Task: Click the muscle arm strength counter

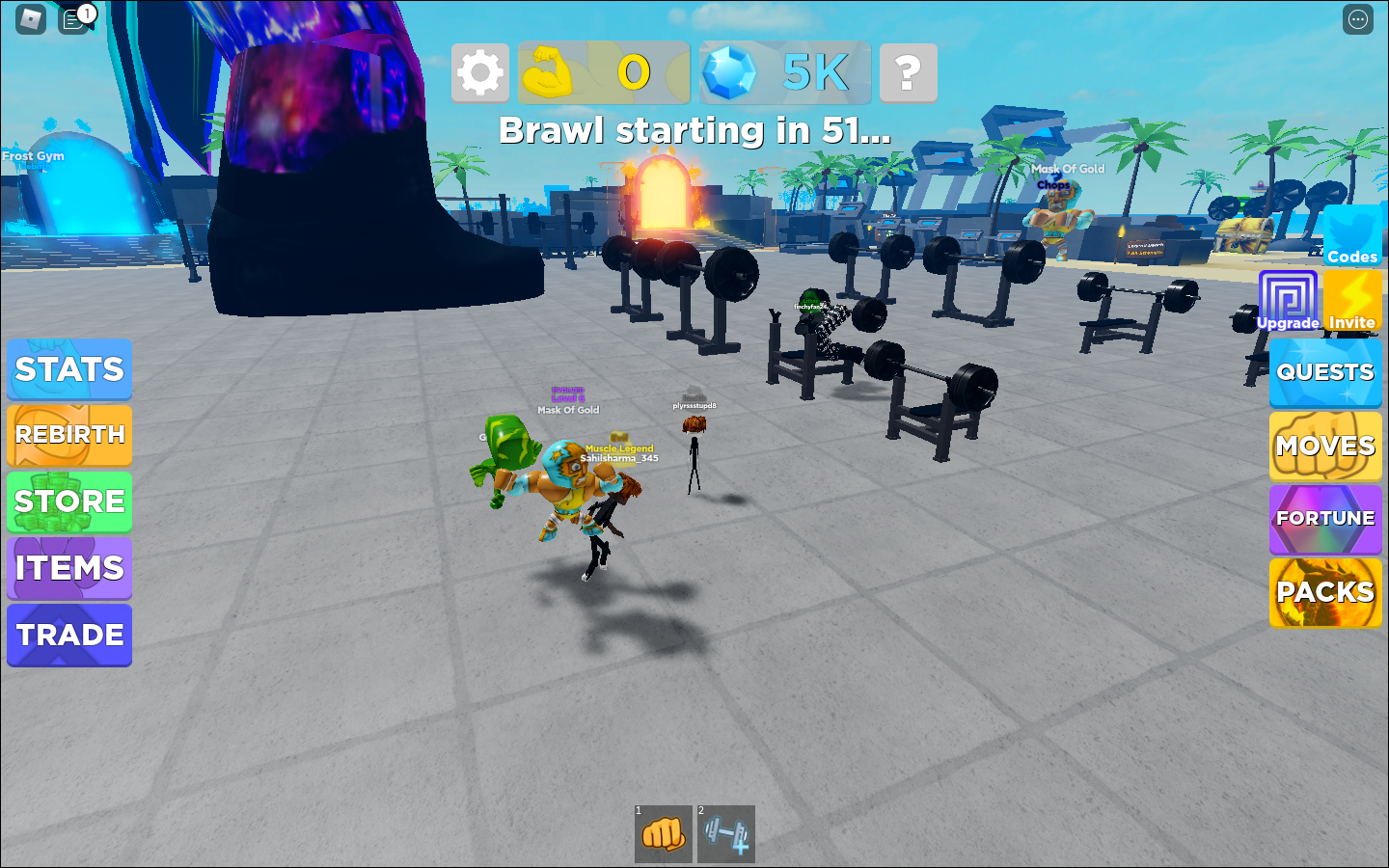Action: tap(550, 71)
